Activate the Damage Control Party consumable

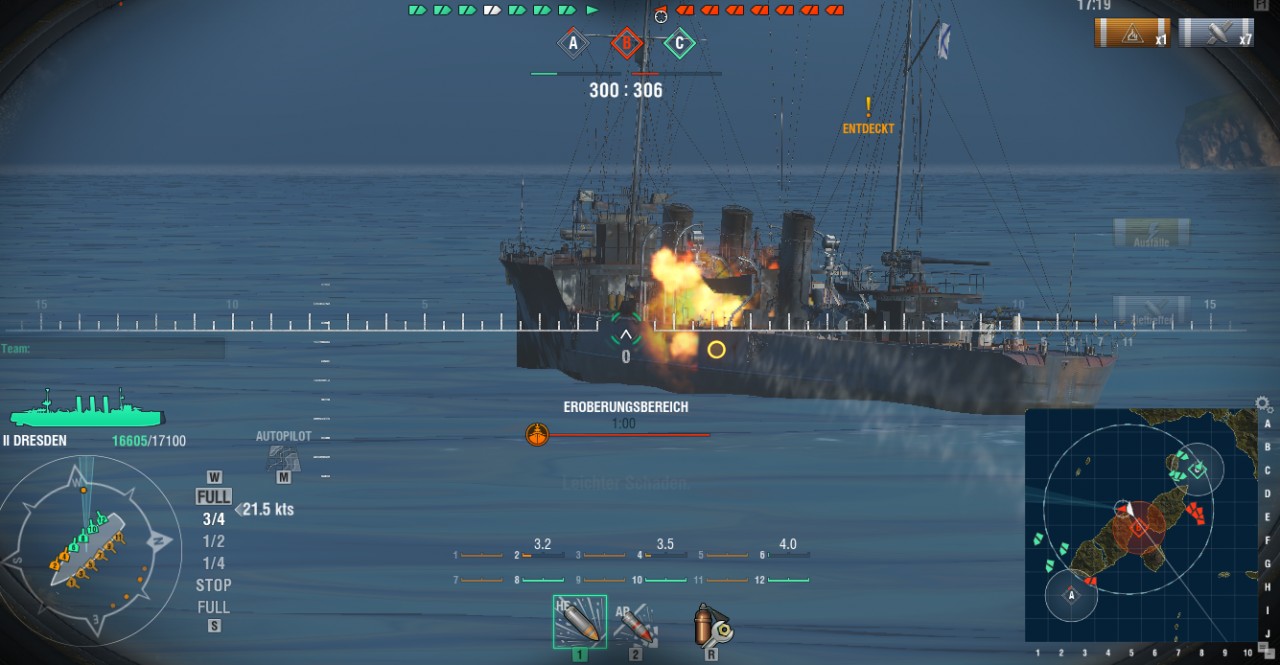tap(711, 625)
